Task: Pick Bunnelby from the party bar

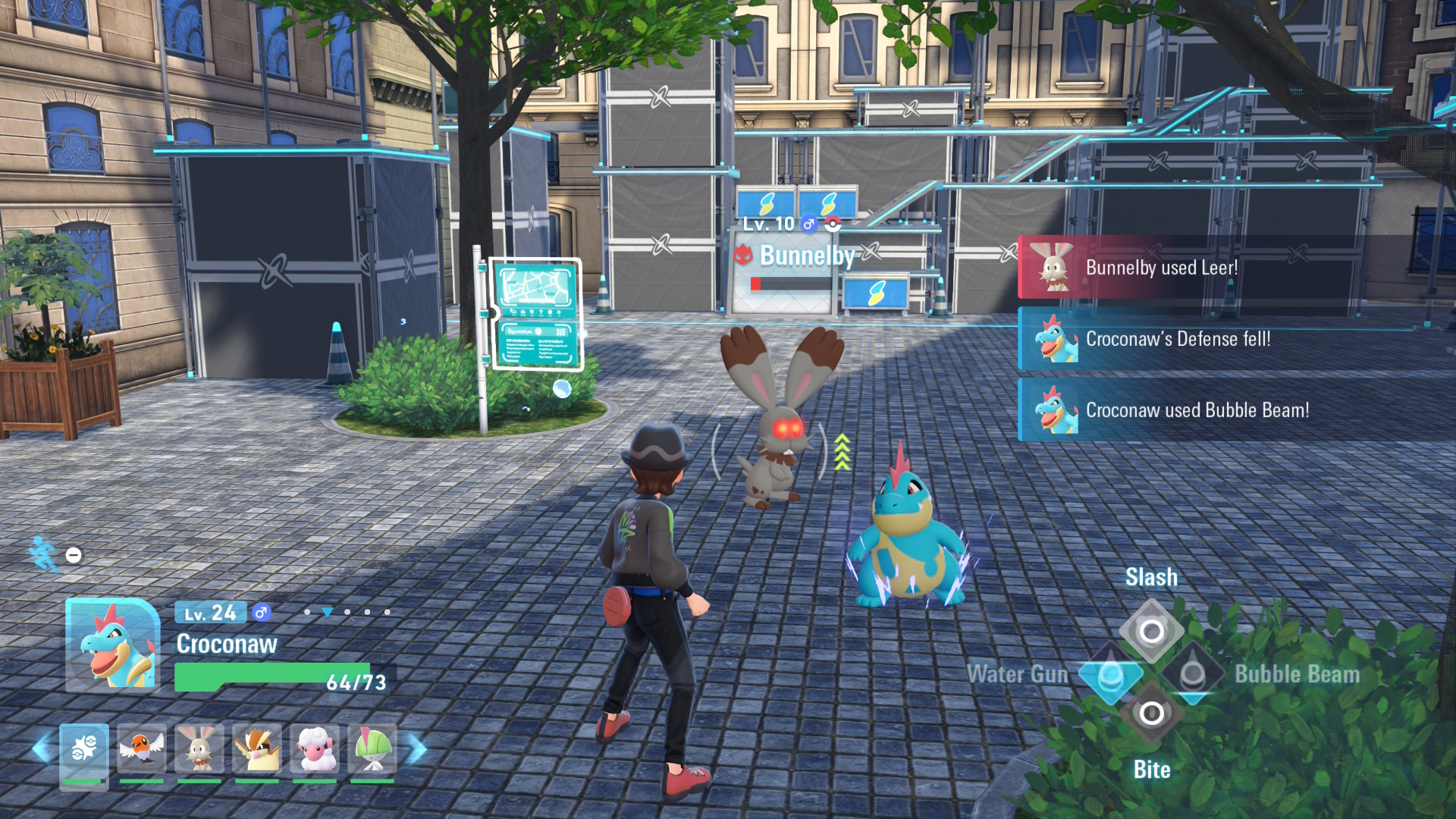Action: [x=199, y=750]
